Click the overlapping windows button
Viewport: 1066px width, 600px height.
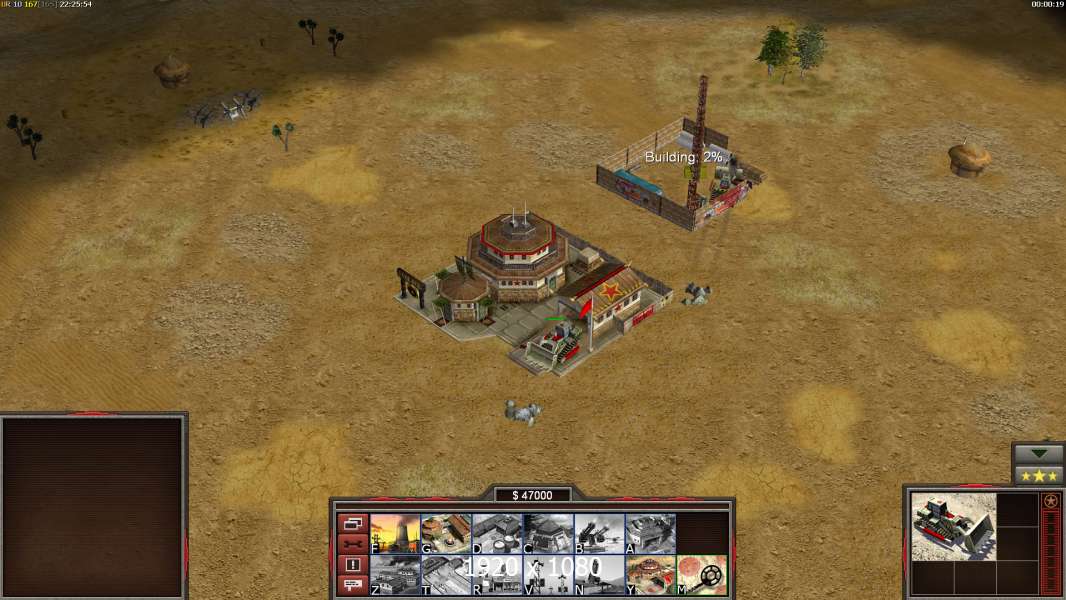pos(353,523)
